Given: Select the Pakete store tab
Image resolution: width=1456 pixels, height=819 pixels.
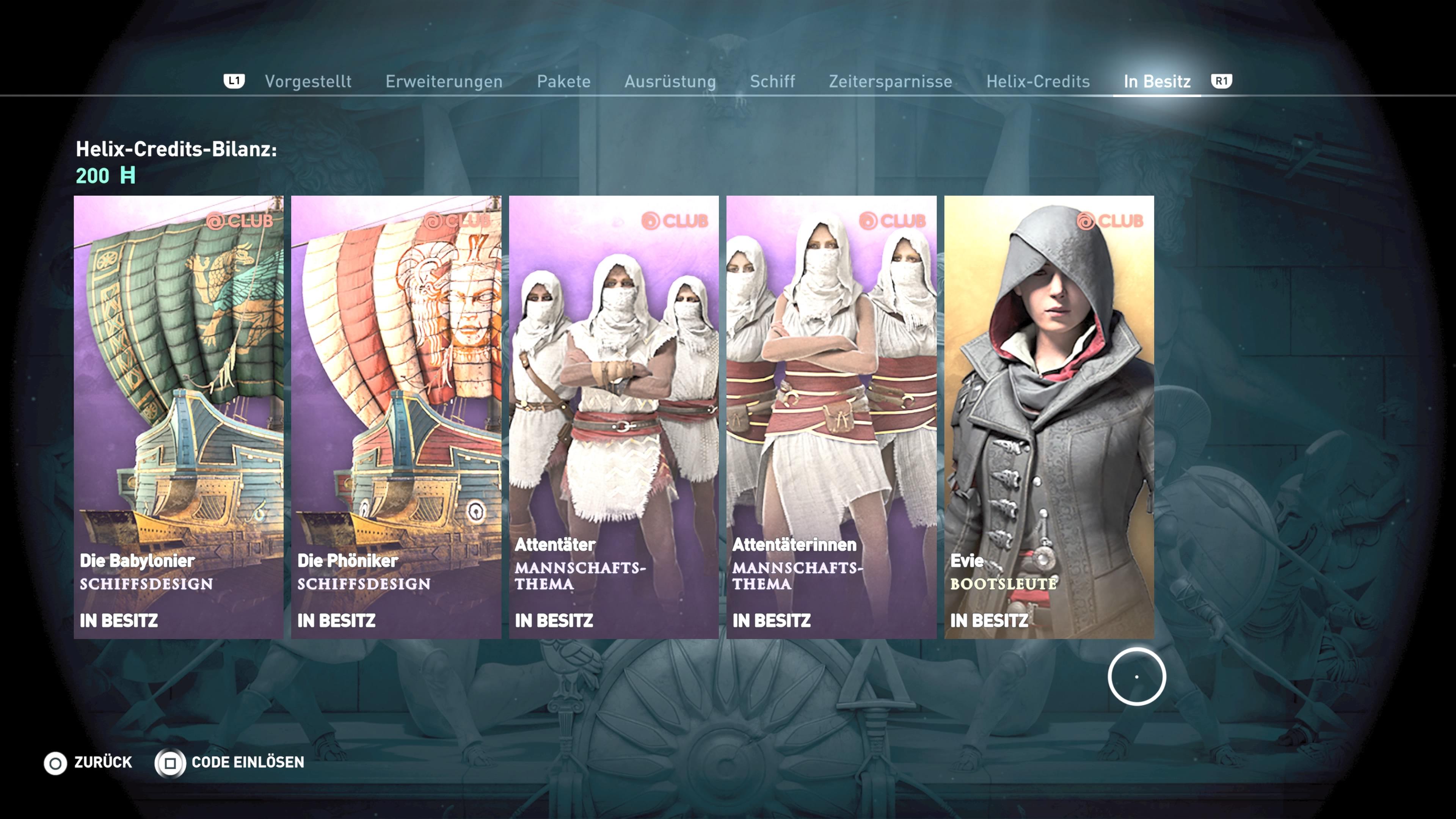Looking at the screenshot, I should [563, 82].
